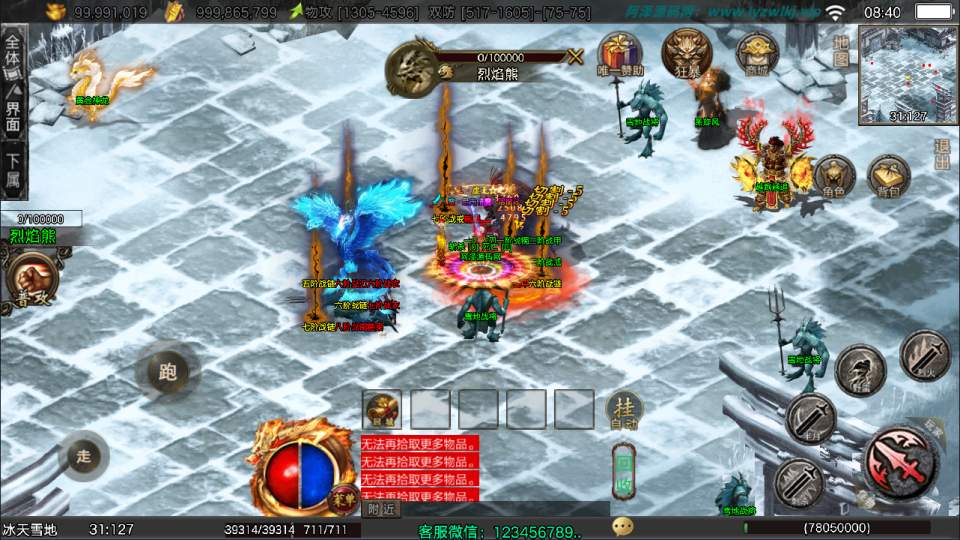Screen dimensions: 960x540
Task: Click the minimap of the snowy area
Action: 907,75
